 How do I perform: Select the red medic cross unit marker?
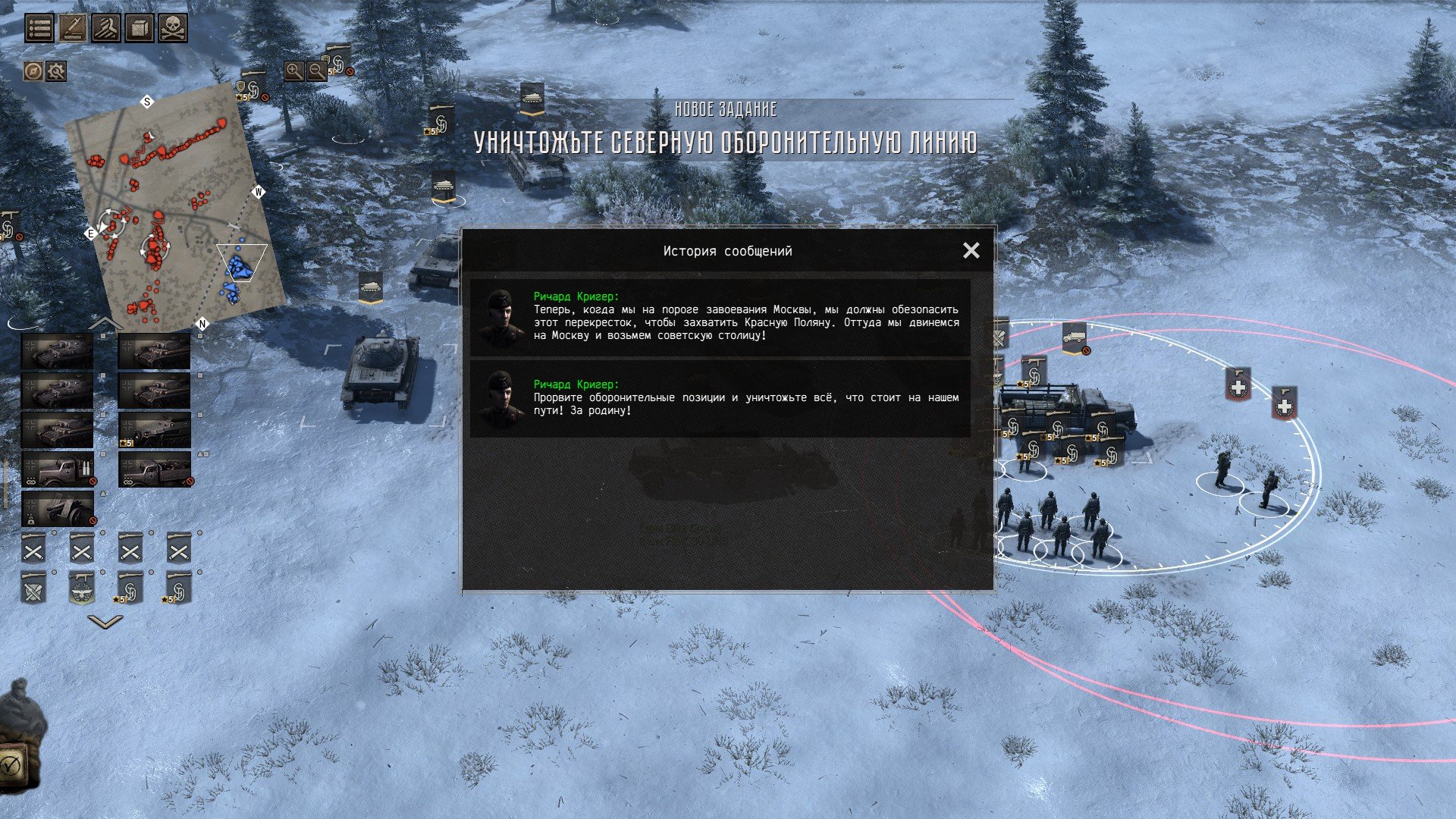(x=1238, y=386)
